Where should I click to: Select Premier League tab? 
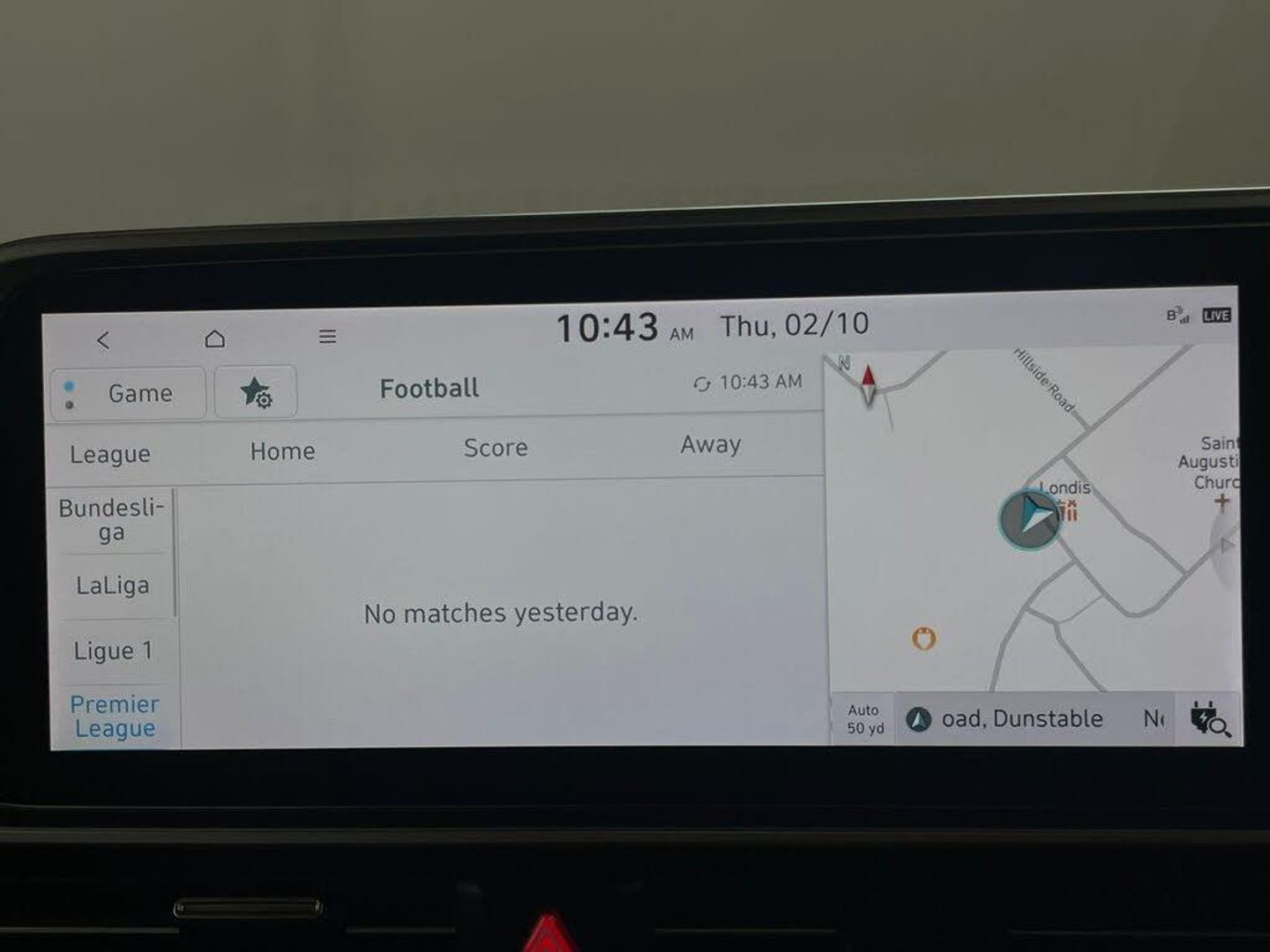pyautogui.click(x=115, y=716)
